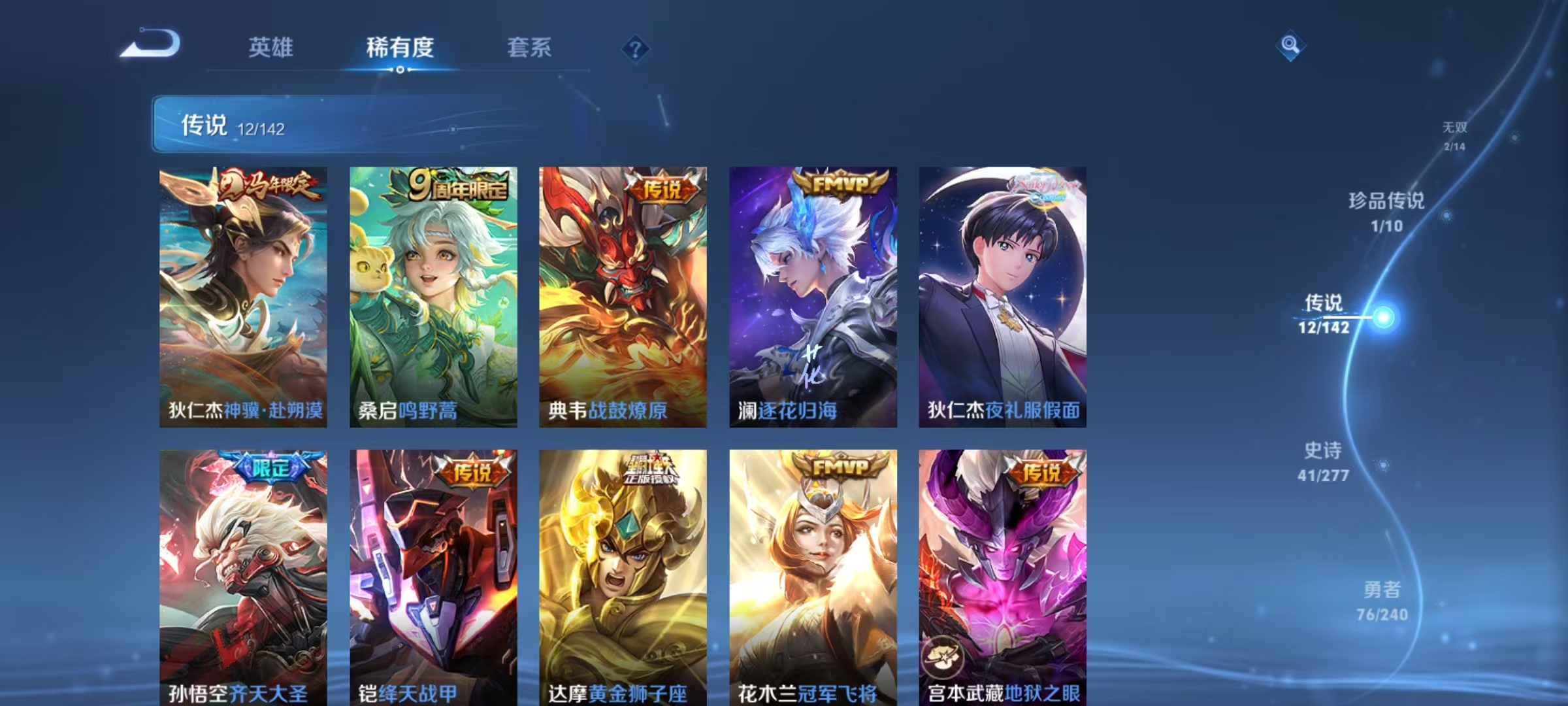Switch to the 套系 tab

tap(529, 48)
